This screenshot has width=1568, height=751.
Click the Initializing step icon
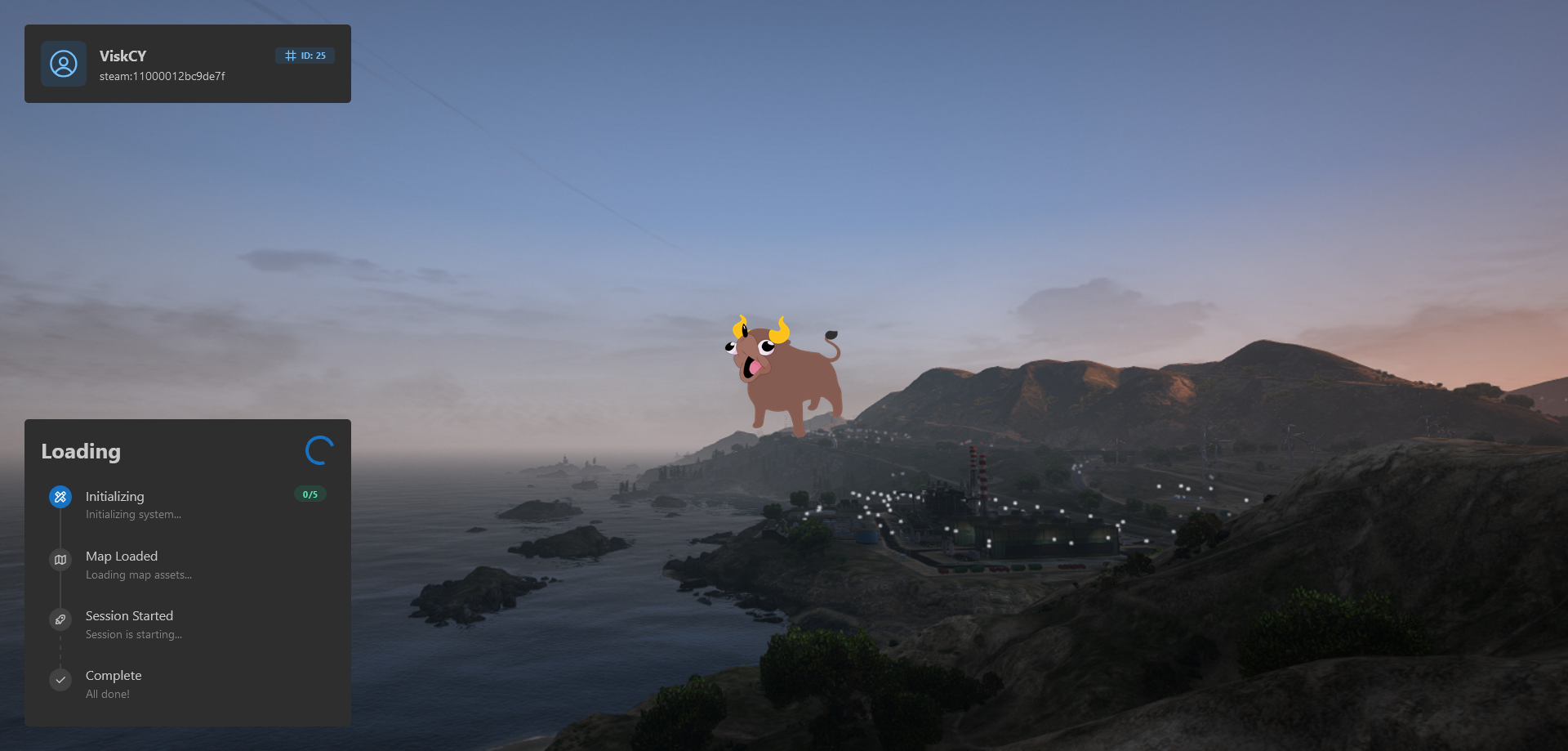[x=60, y=497]
